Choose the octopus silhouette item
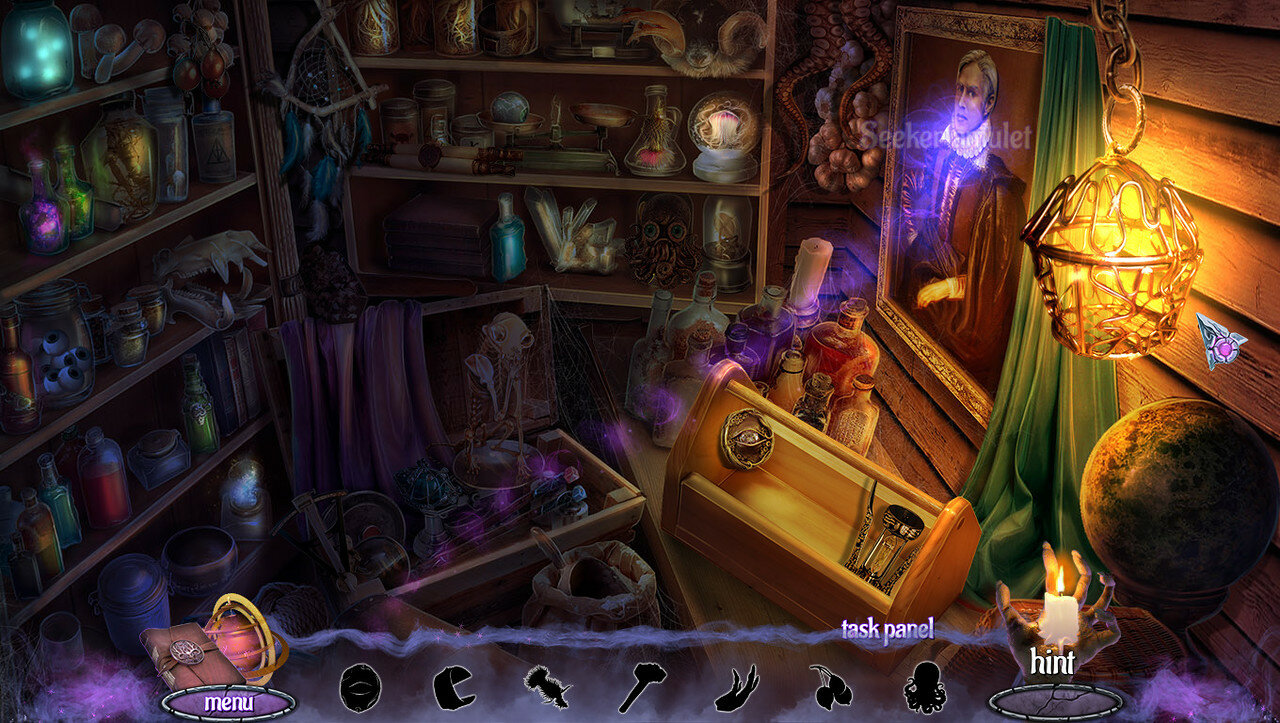 tap(923, 688)
